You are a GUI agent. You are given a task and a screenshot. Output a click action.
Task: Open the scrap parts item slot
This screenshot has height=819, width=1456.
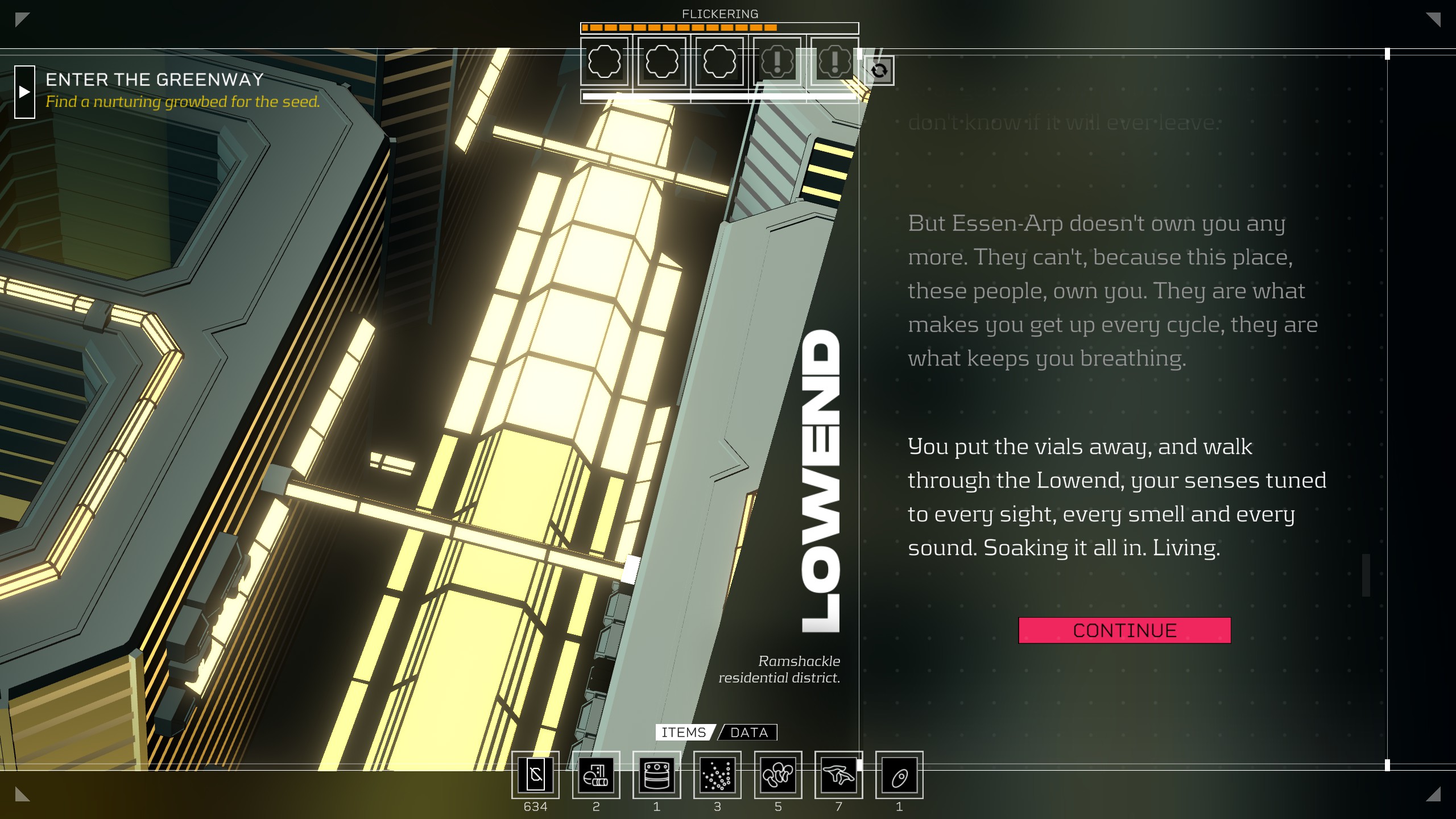tap(596, 775)
